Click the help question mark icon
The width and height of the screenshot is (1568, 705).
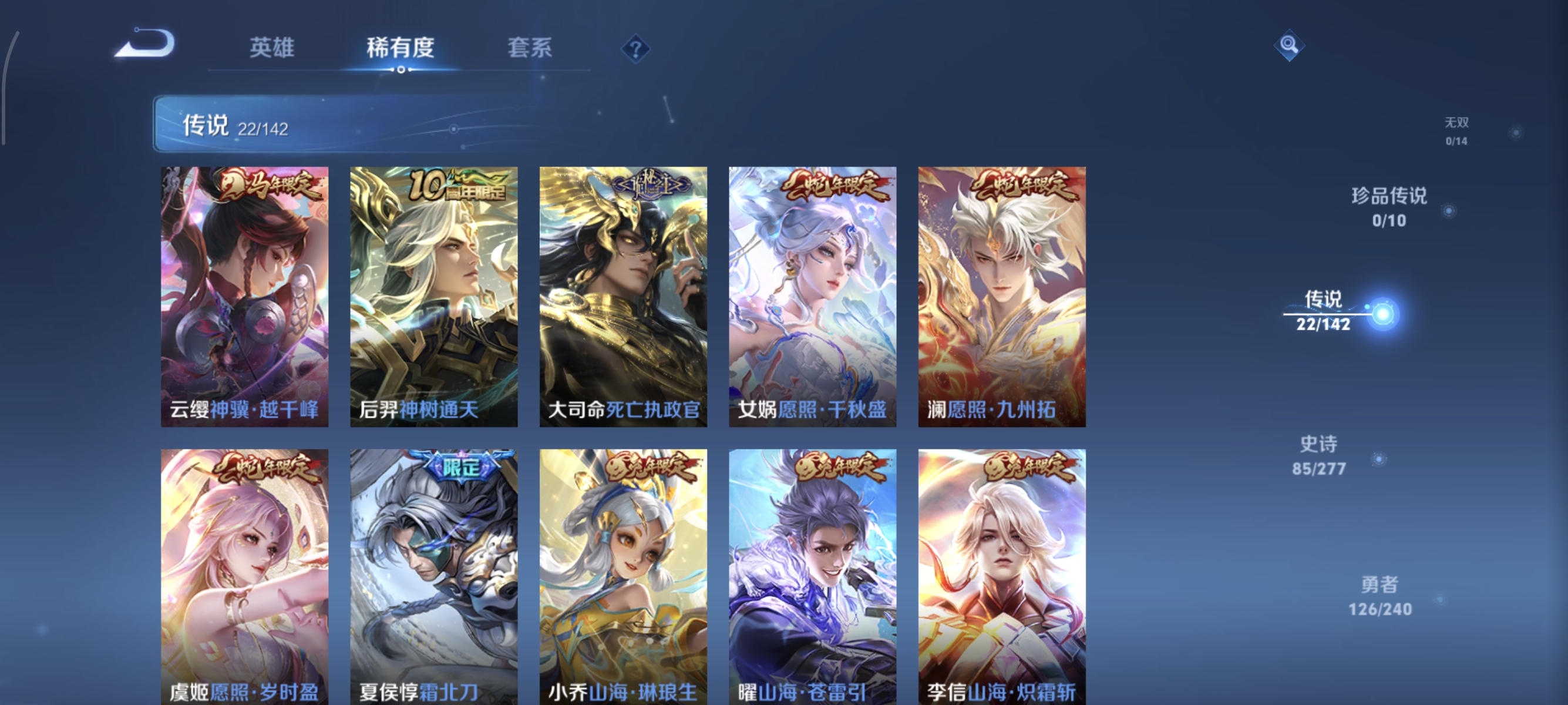click(x=636, y=48)
